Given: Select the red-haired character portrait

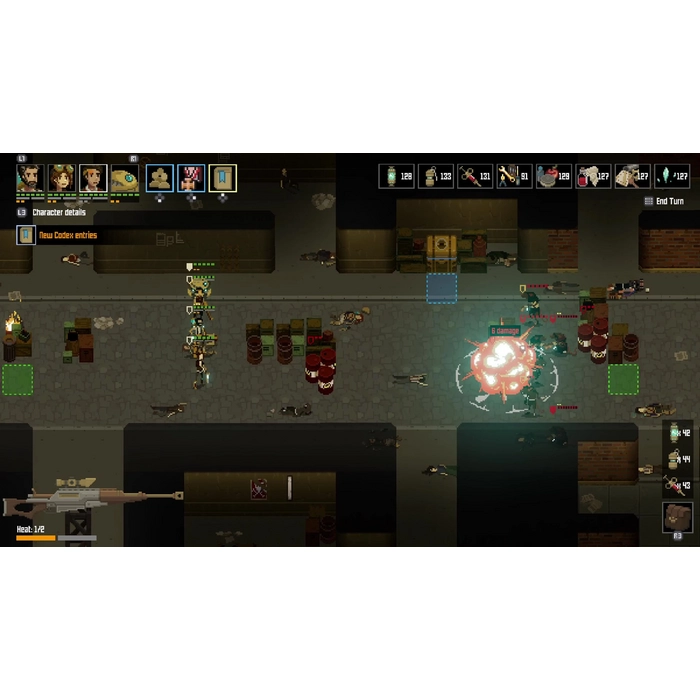Looking at the screenshot, I should (191, 178).
